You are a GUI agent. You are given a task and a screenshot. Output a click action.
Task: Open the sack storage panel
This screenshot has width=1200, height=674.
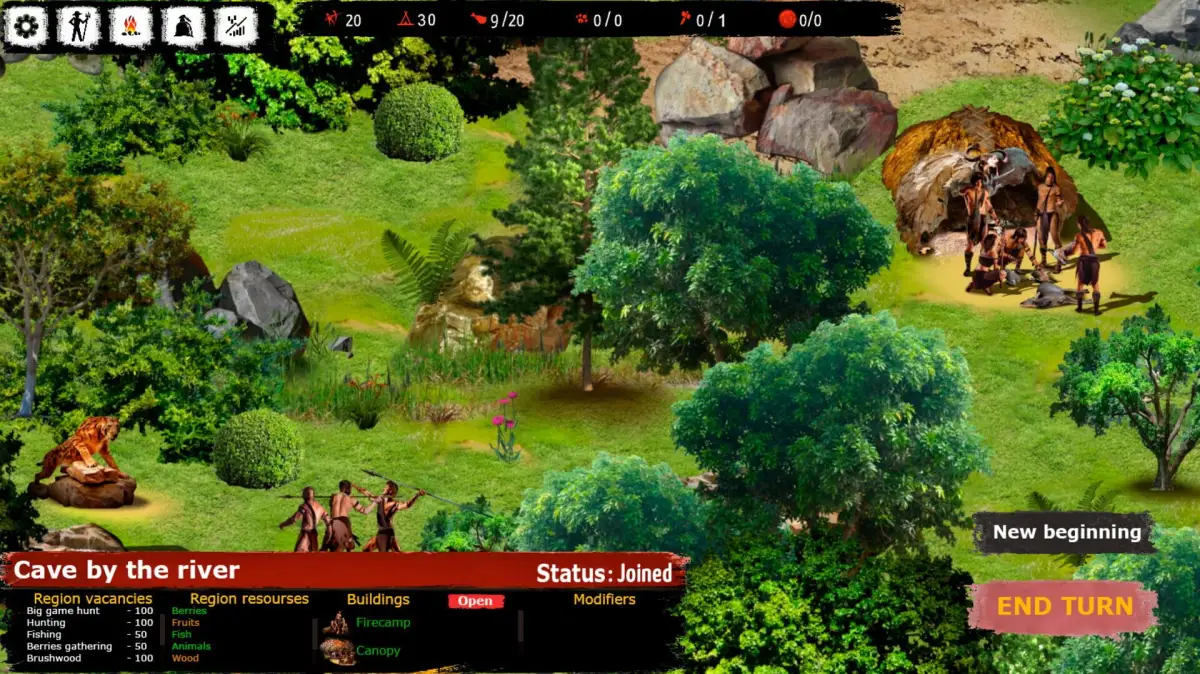pyautogui.click(x=183, y=27)
